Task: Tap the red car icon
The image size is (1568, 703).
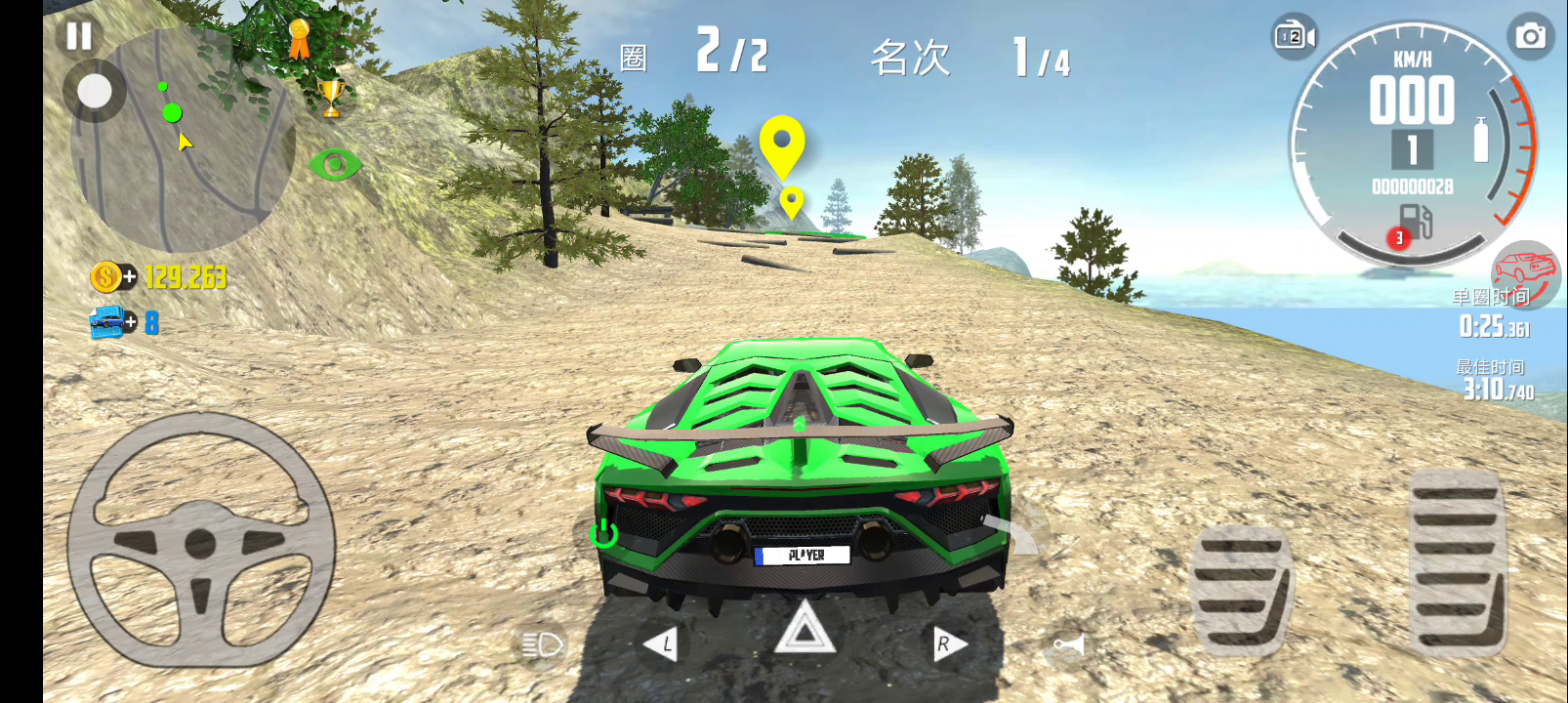Action: 1525,270
